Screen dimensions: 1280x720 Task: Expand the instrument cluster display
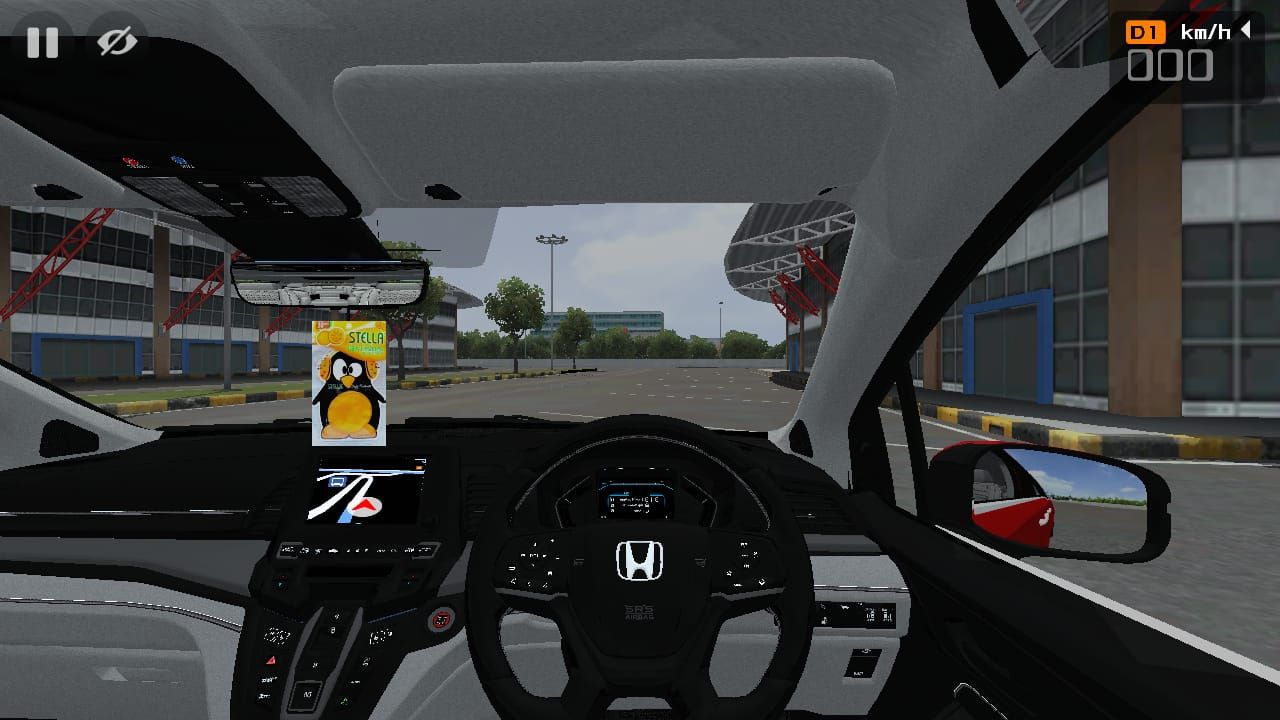click(637, 502)
